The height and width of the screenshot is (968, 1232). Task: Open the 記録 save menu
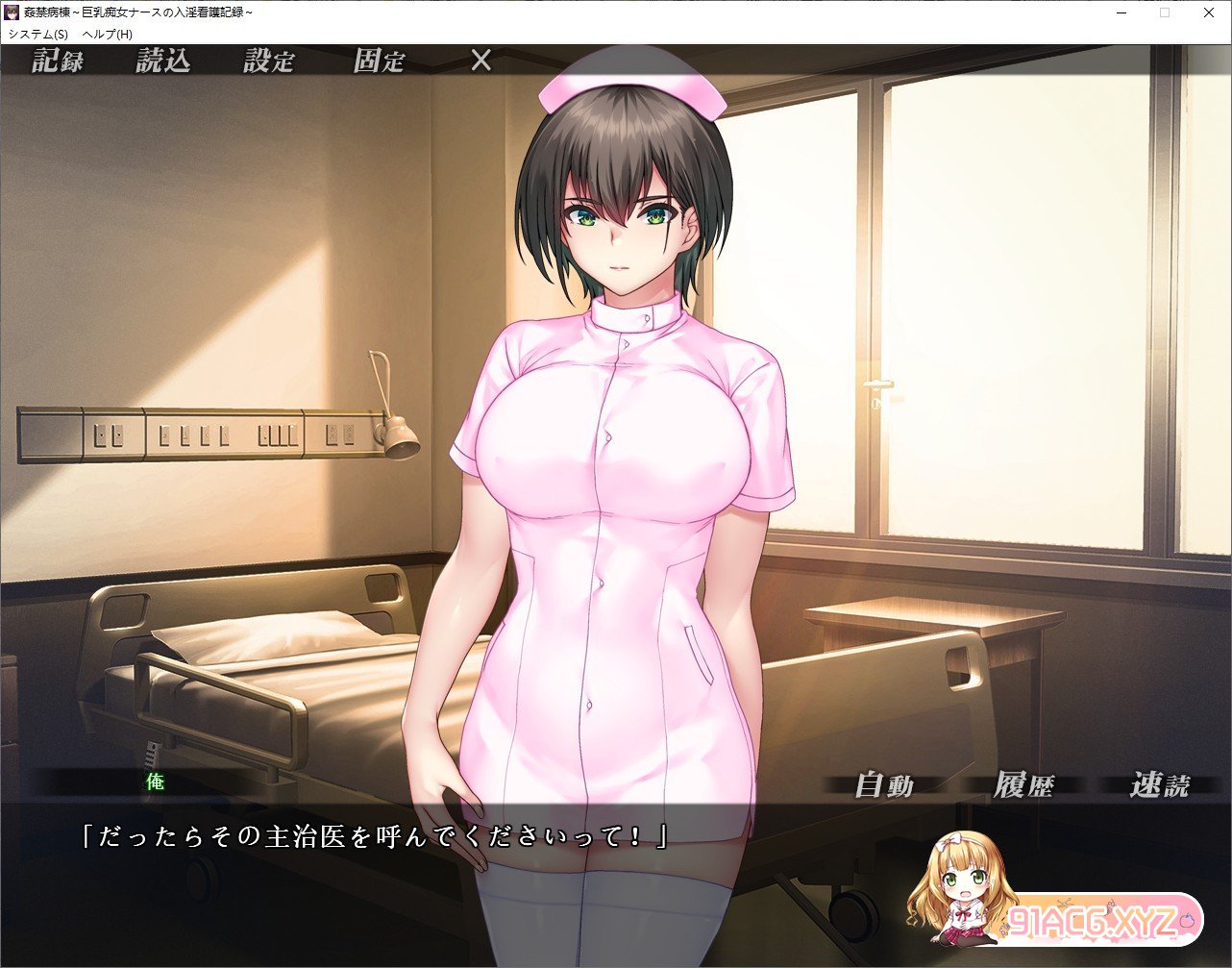tap(58, 62)
